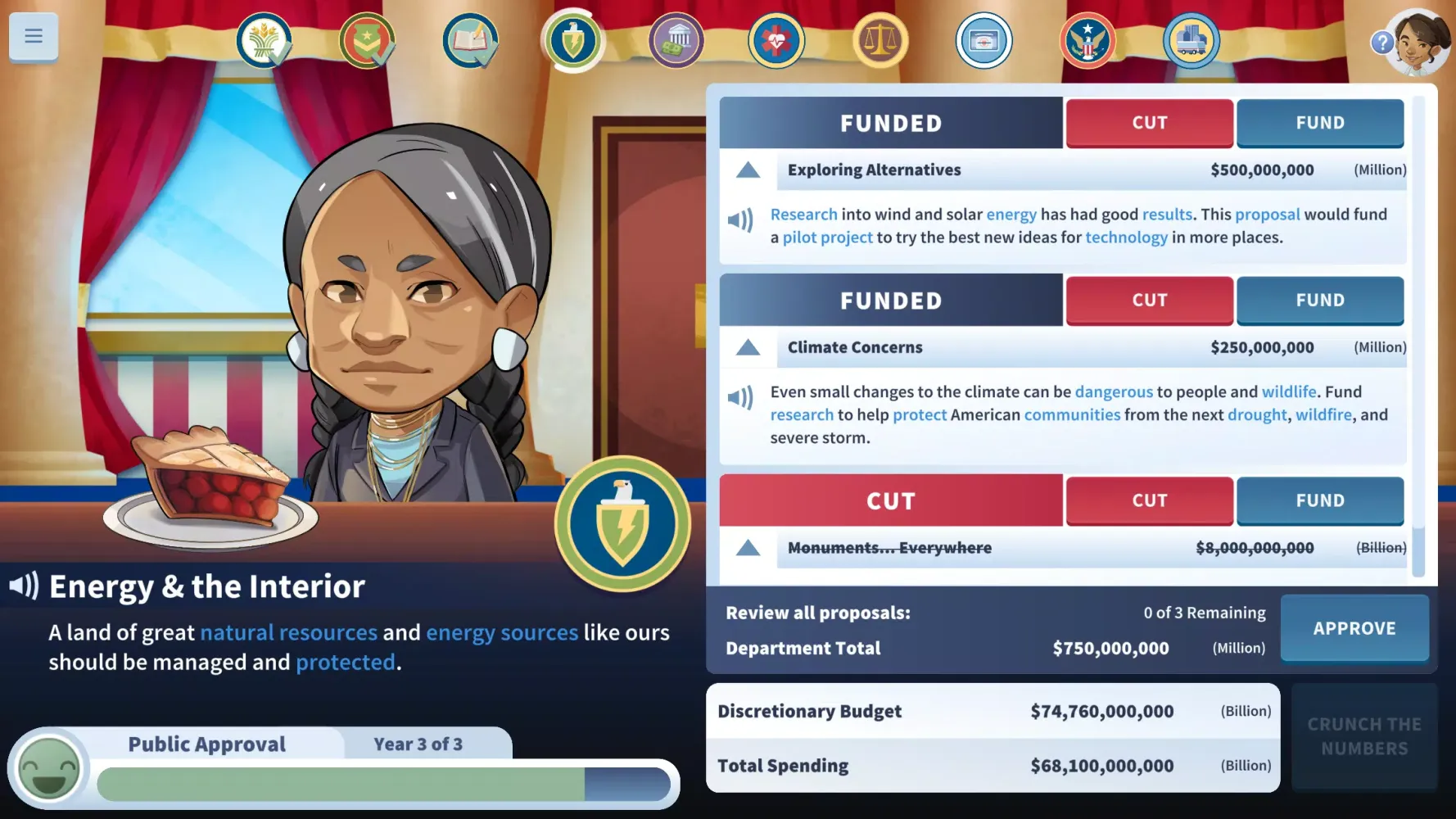Play audio for the Climate Concerns description
The width and height of the screenshot is (1456, 819).
tap(740, 397)
